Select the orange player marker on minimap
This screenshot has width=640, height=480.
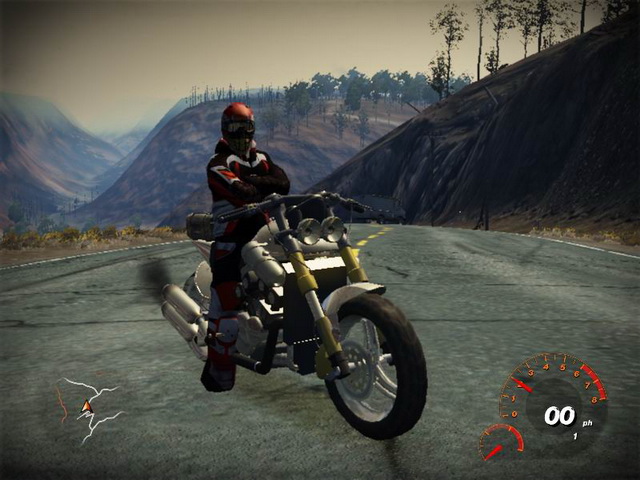click(x=87, y=405)
